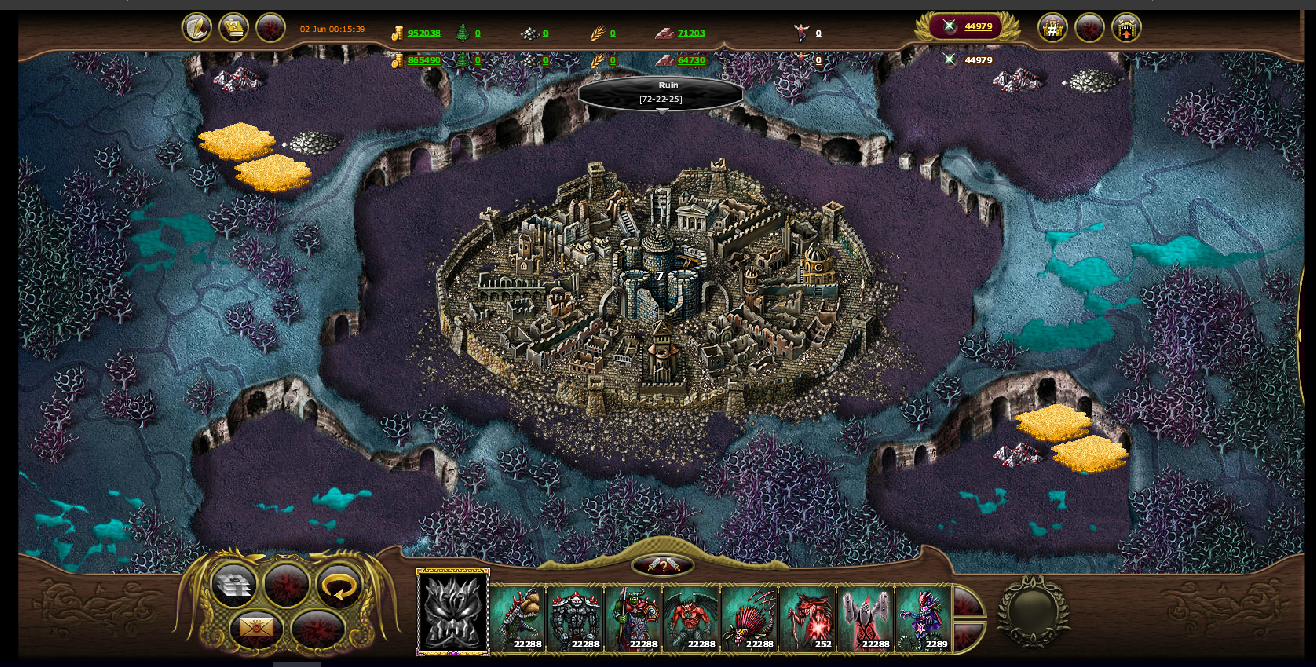Select the gold amount 952038 link
Screen dimensions: 1316x667
pos(424,33)
